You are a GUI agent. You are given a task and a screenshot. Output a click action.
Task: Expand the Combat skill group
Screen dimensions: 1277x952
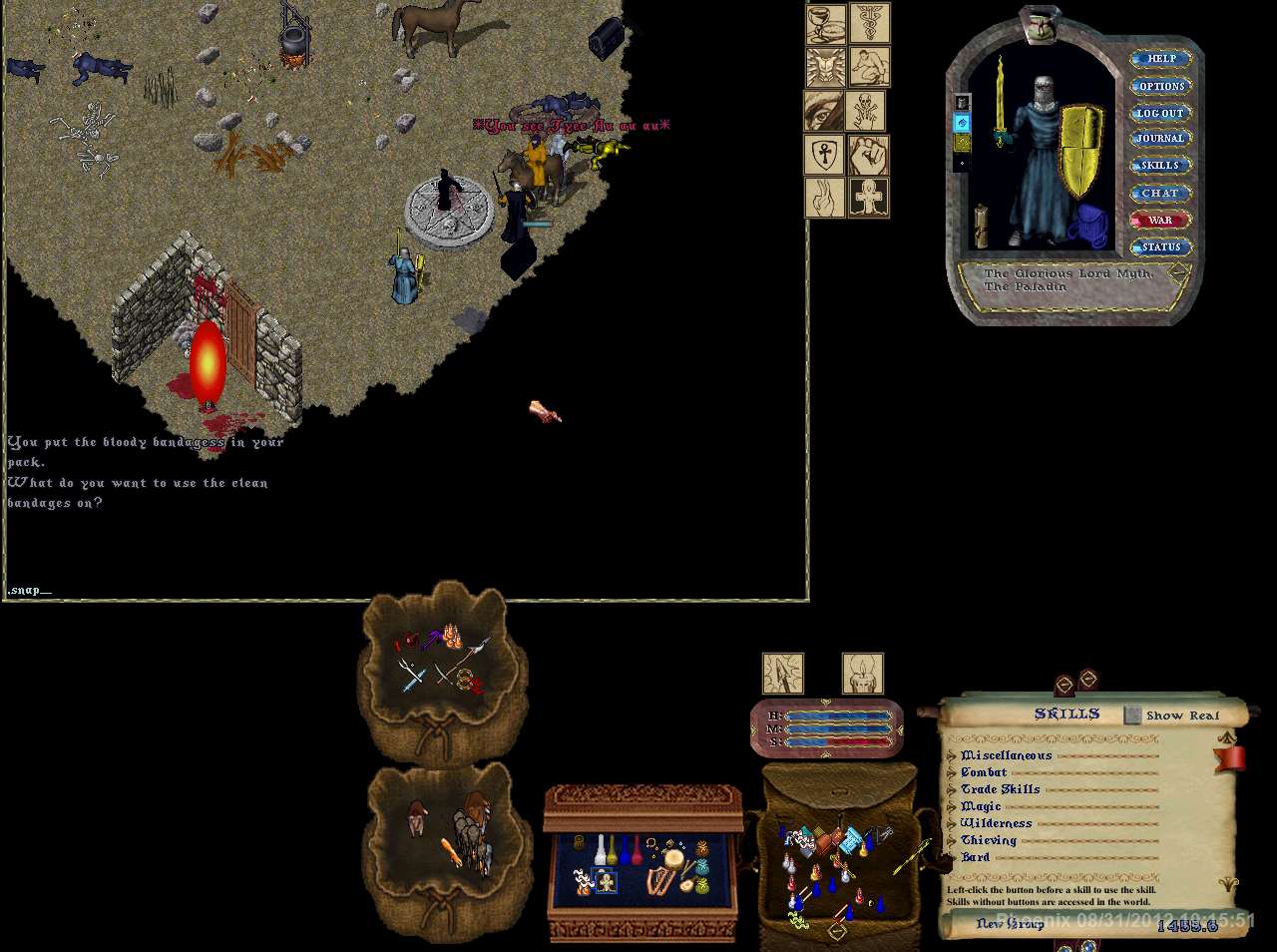coord(952,773)
